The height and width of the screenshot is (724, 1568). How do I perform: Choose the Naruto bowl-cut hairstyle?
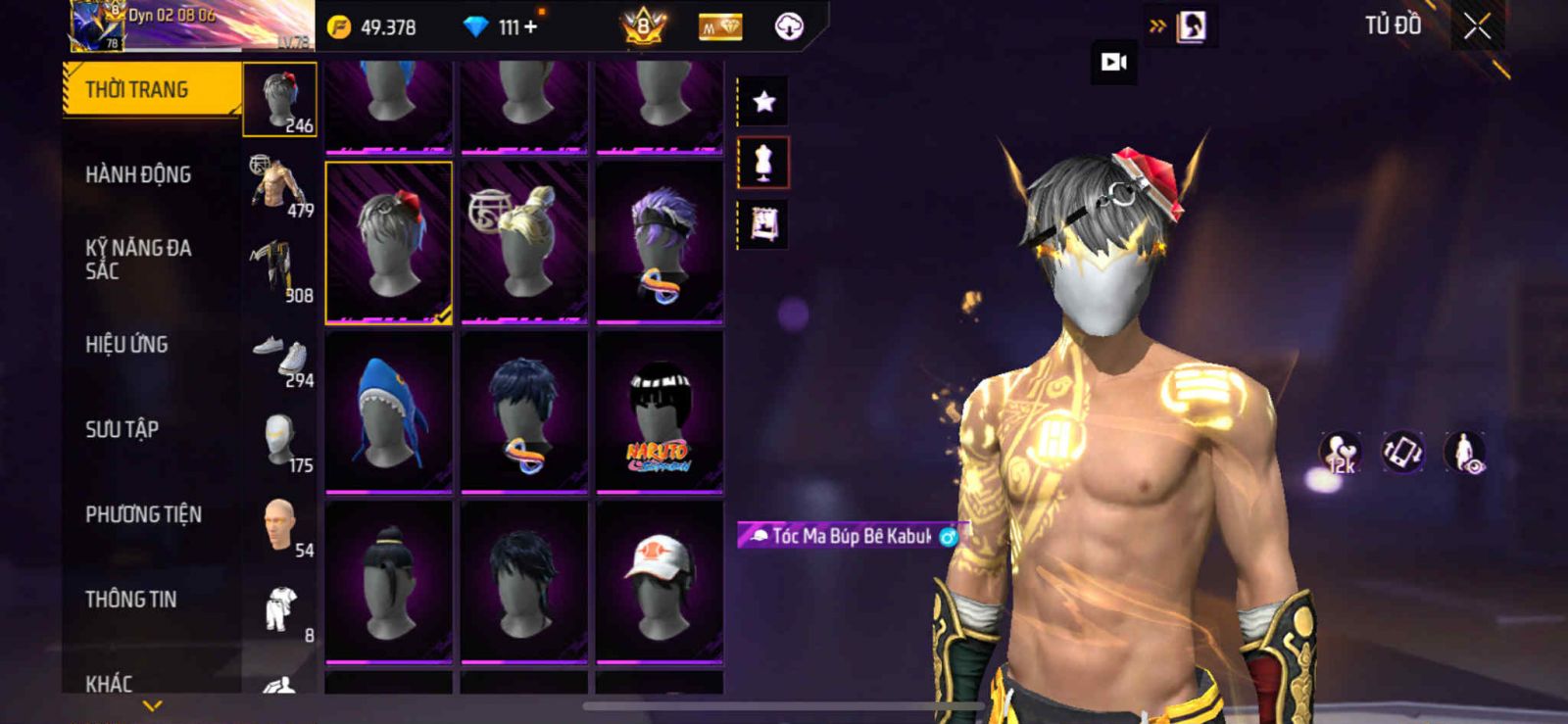pos(660,411)
